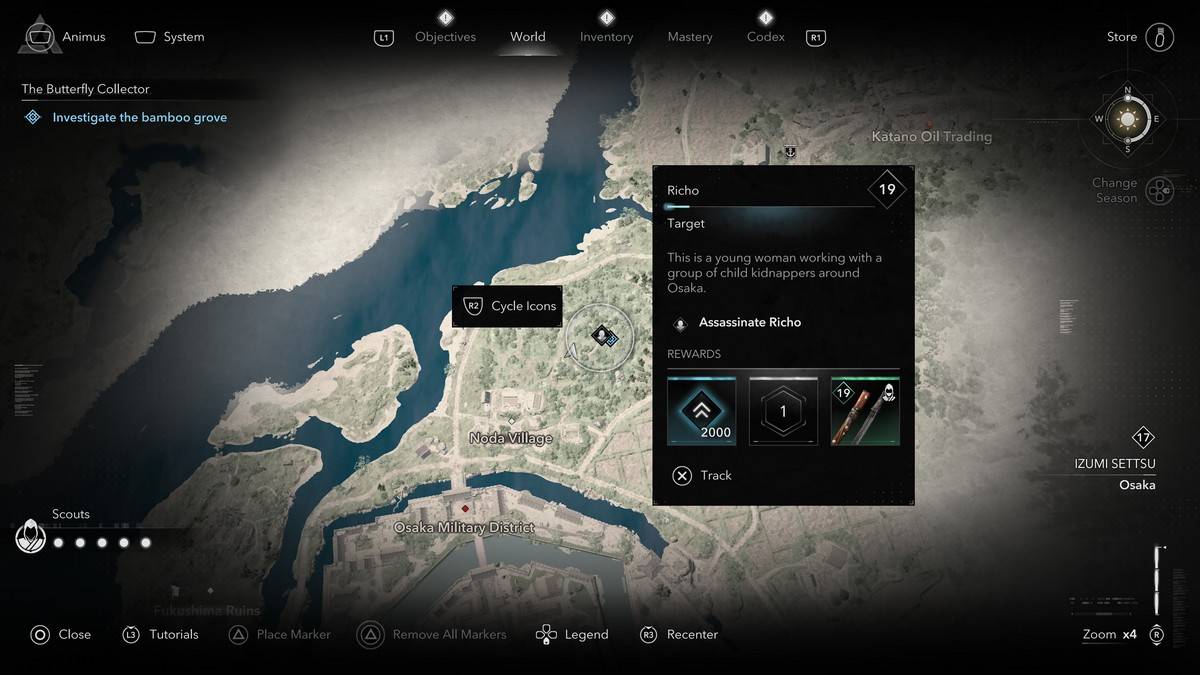Go to the Codex tab
1200x675 pixels.
765,37
